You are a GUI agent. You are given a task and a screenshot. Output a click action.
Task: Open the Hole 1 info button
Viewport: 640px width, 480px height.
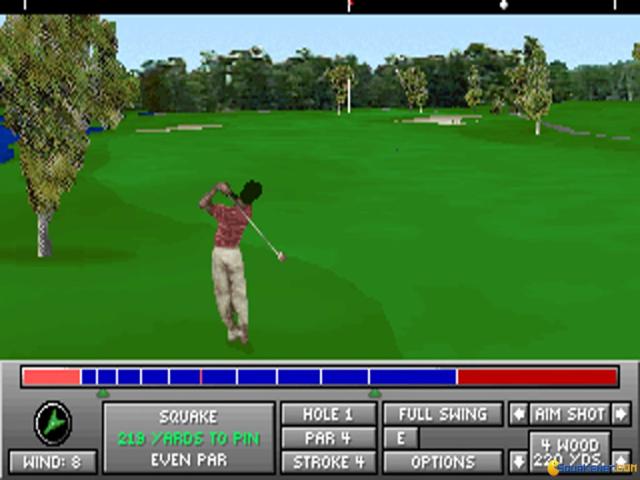(x=328, y=414)
